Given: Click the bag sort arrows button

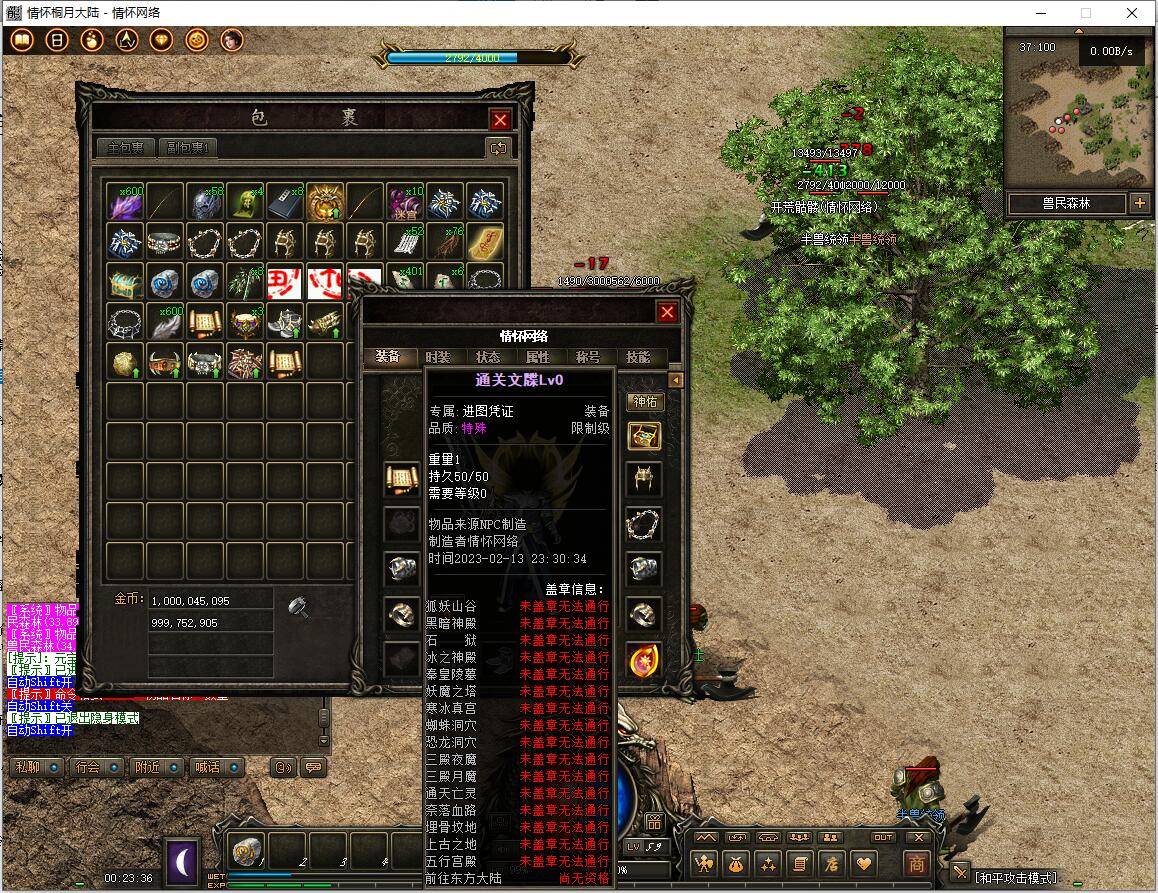Looking at the screenshot, I should (497, 148).
